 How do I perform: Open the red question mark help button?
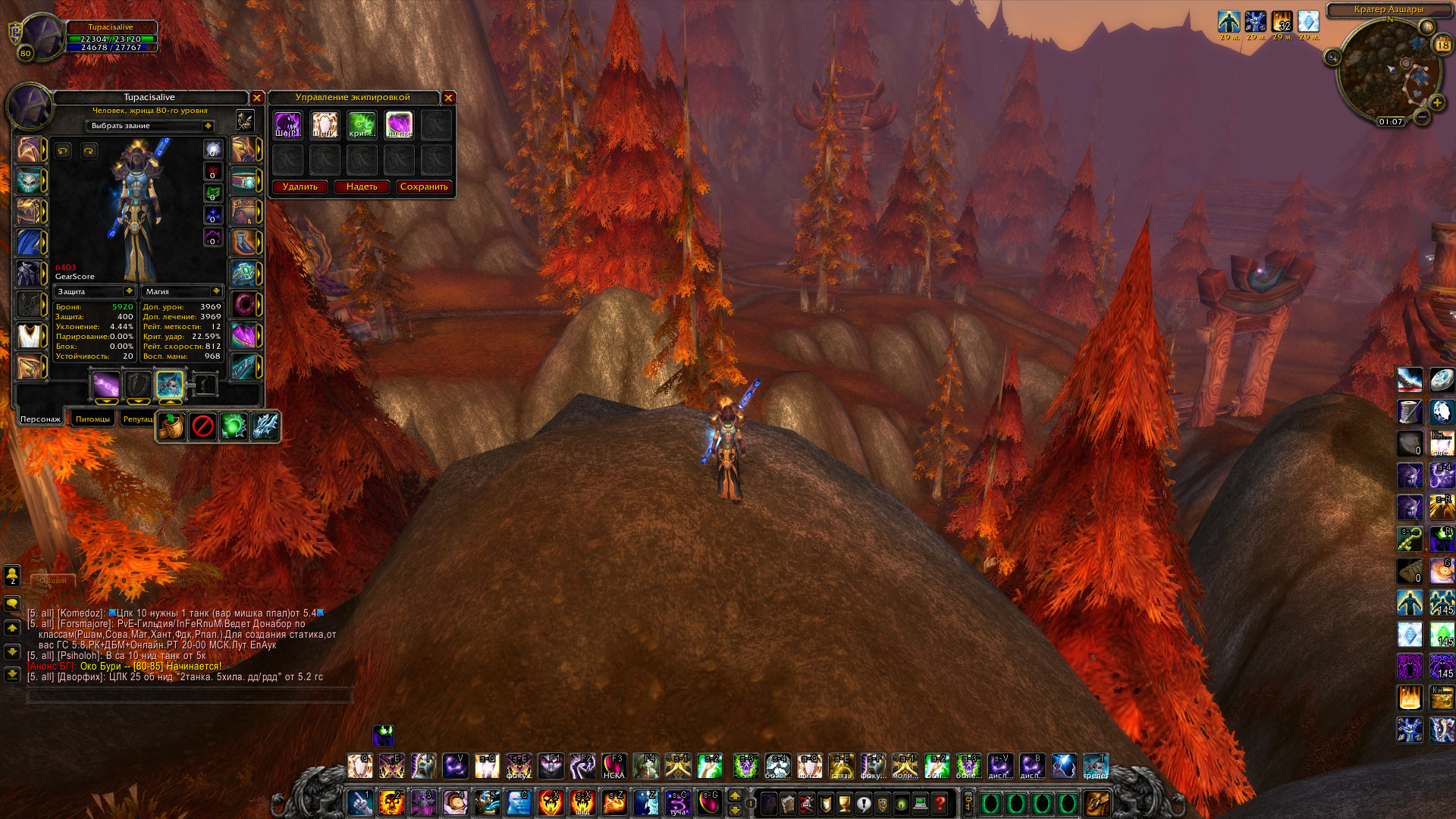click(x=940, y=803)
